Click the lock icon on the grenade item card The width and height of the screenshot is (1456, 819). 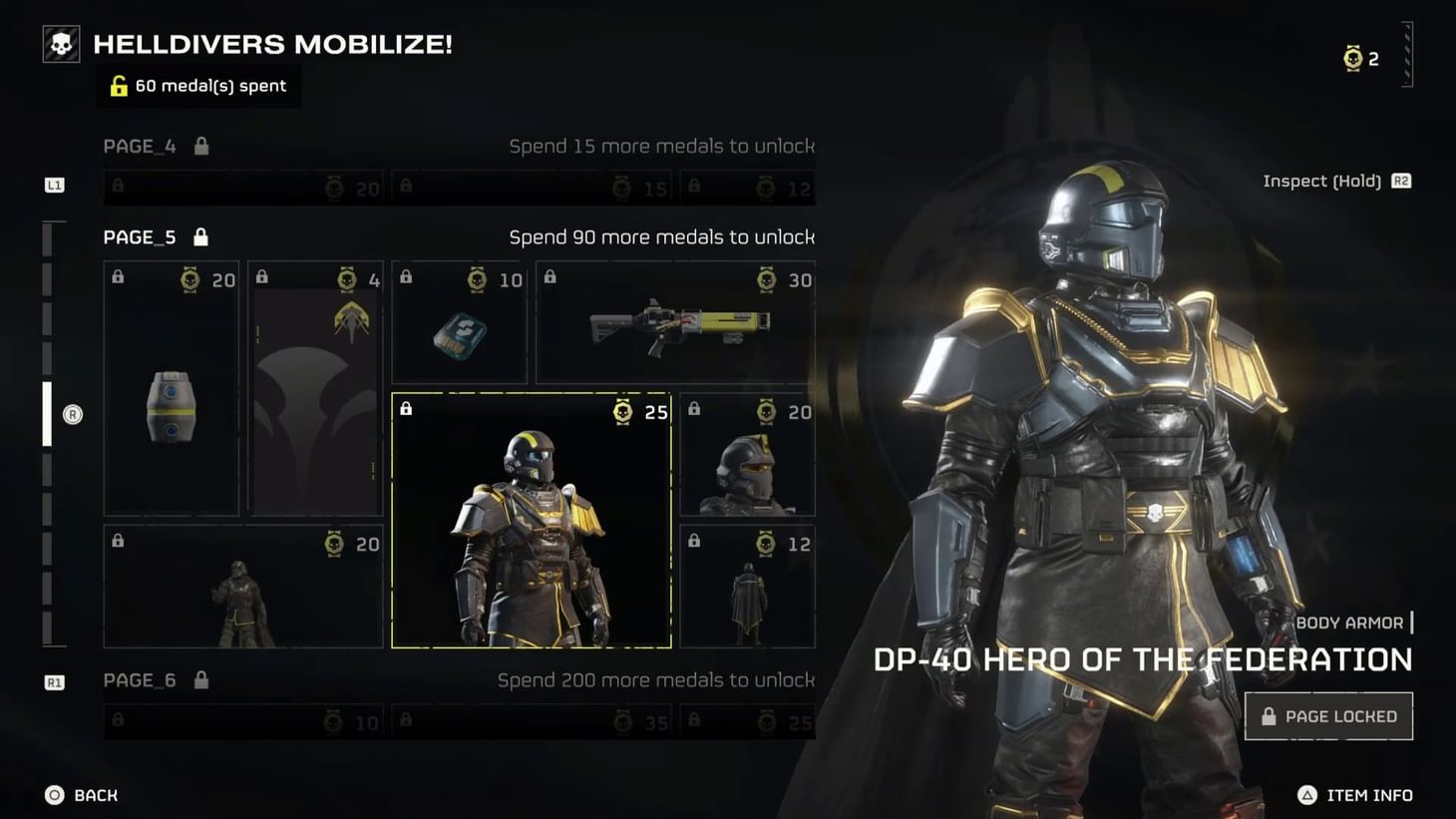(x=116, y=277)
